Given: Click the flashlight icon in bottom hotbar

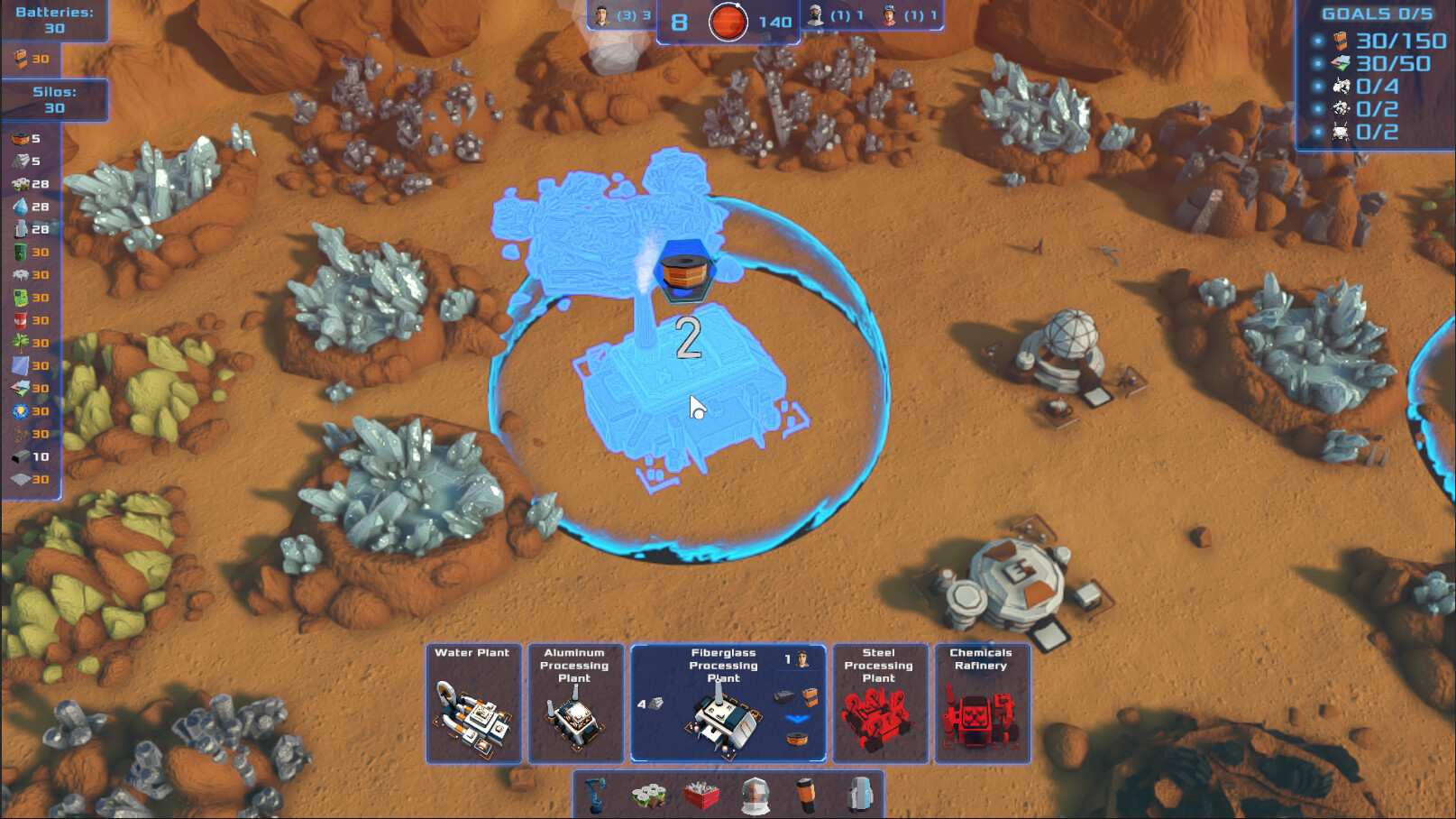Looking at the screenshot, I should point(807,794).
